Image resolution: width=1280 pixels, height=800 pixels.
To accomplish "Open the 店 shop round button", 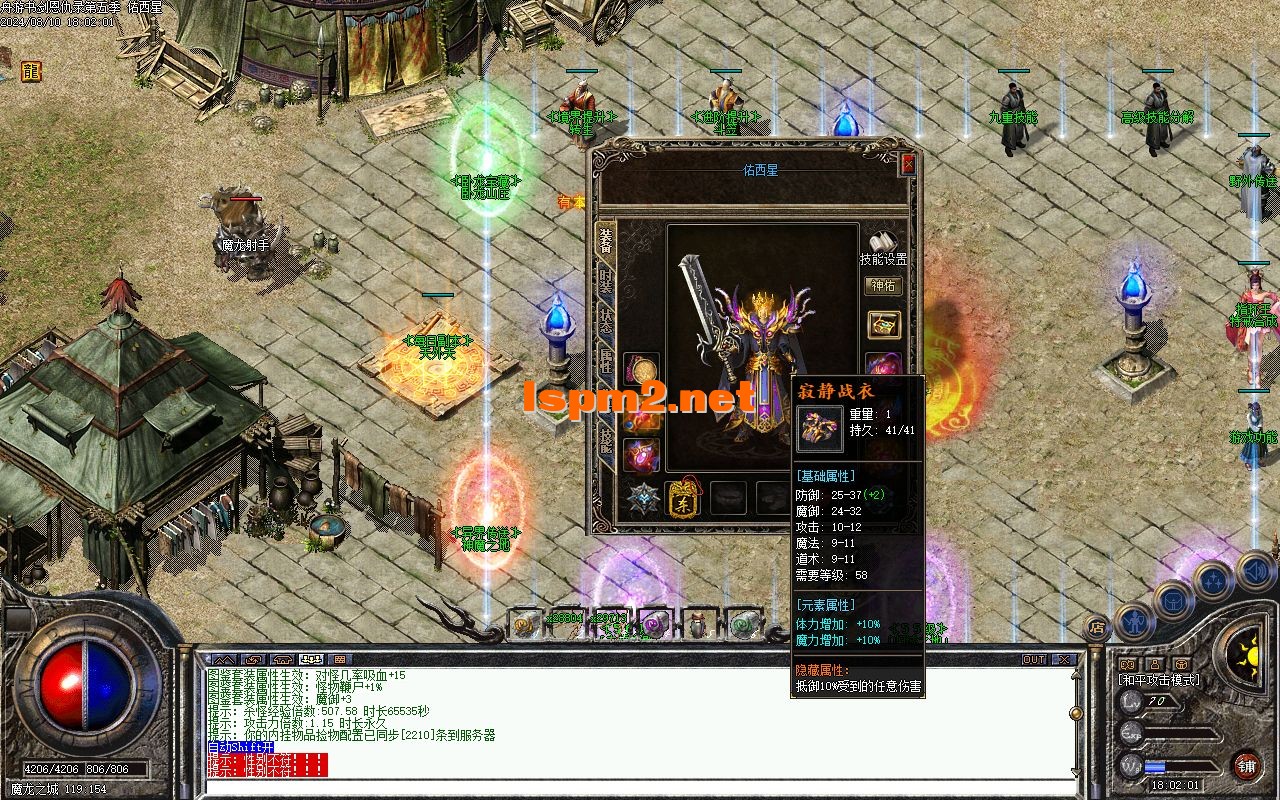I will (1096, 628).
